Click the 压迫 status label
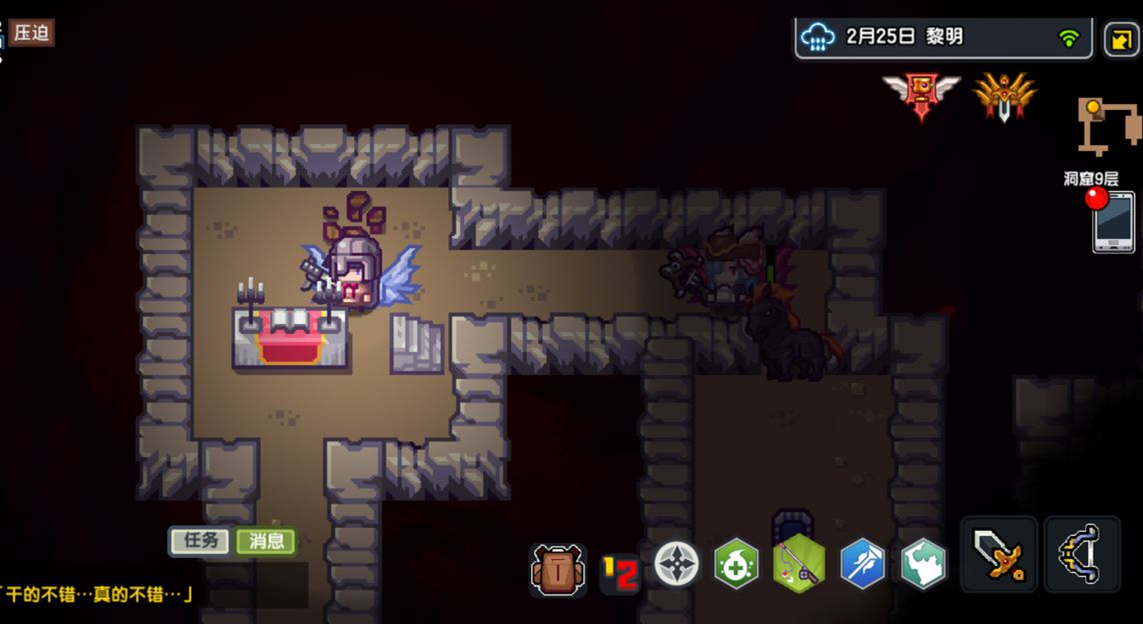 coord(32,32)
